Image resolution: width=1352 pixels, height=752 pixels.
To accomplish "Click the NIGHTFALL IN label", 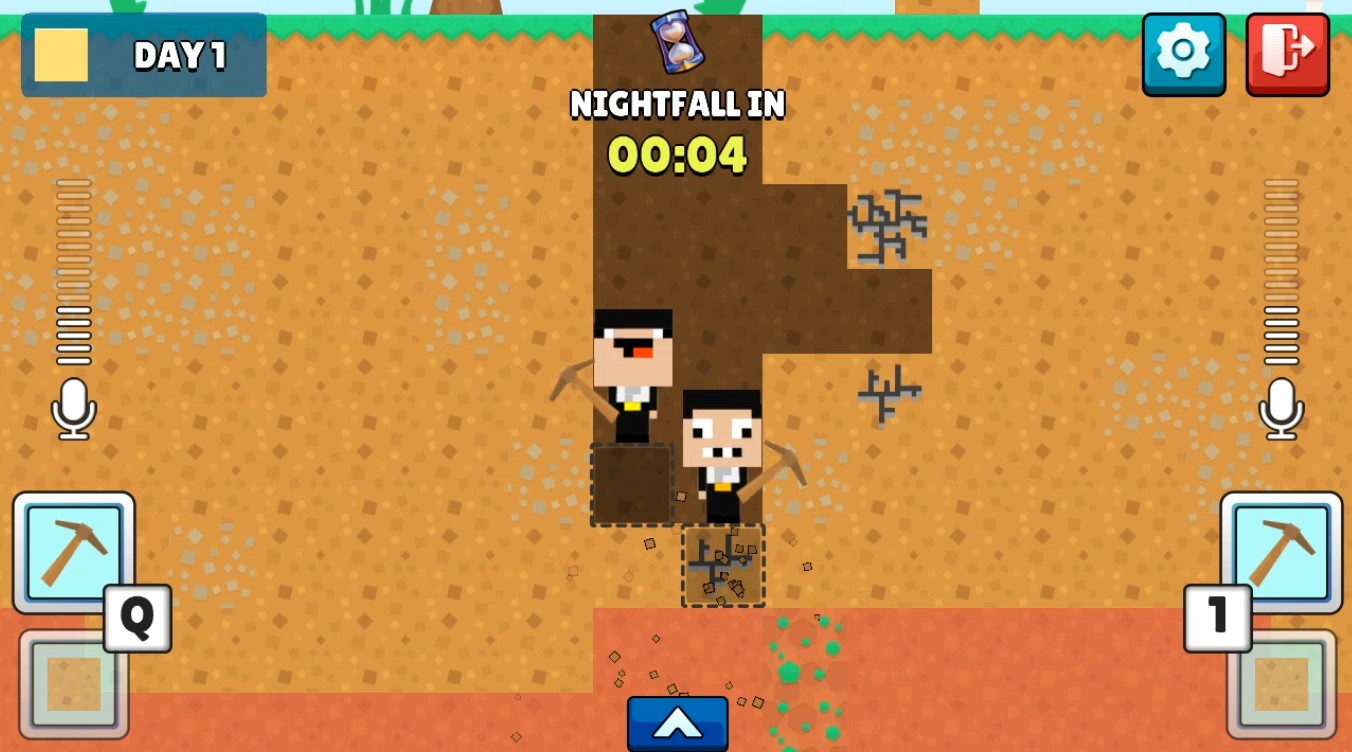I will point(677,103).
